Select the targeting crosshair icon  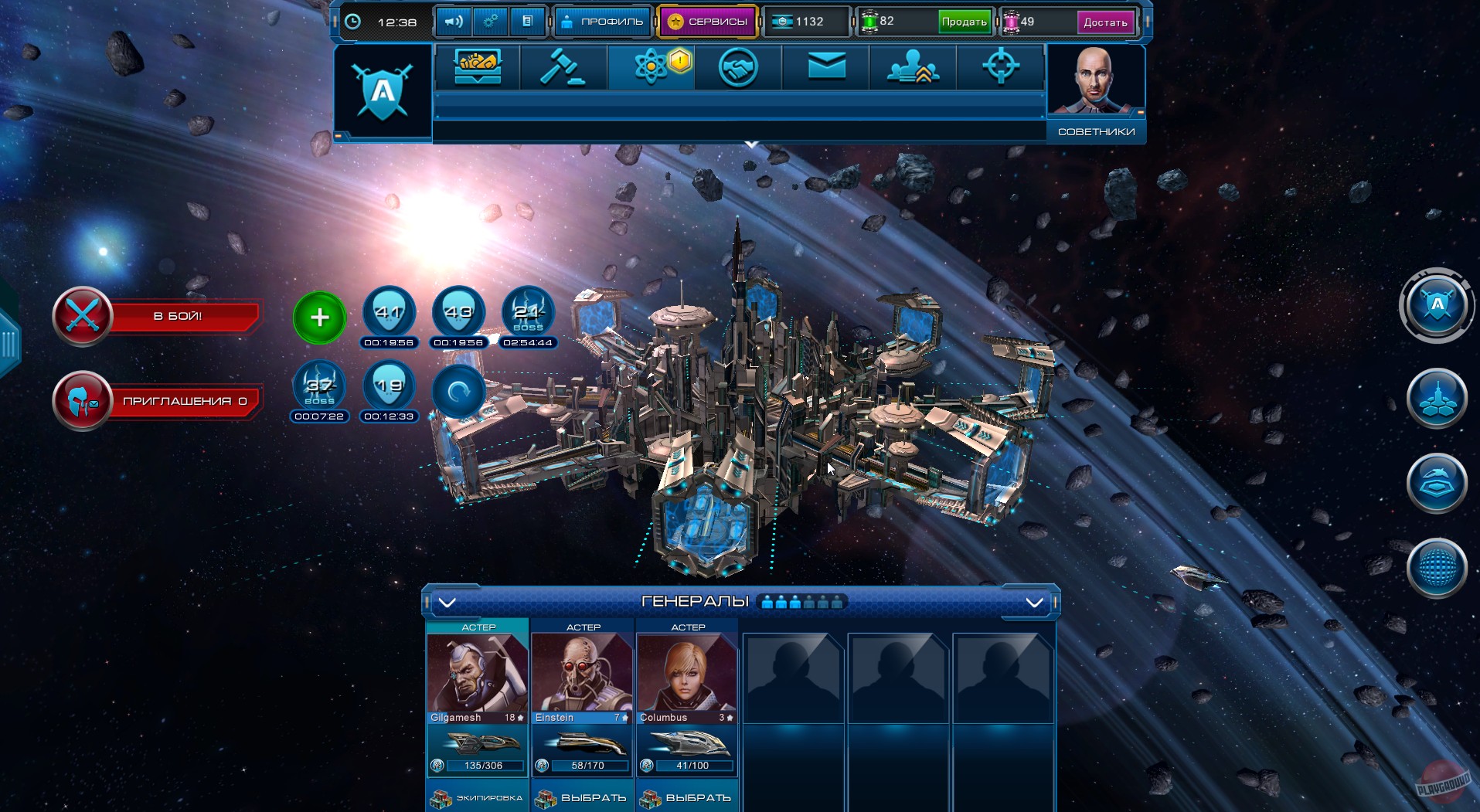click(x=1001, y=67)
